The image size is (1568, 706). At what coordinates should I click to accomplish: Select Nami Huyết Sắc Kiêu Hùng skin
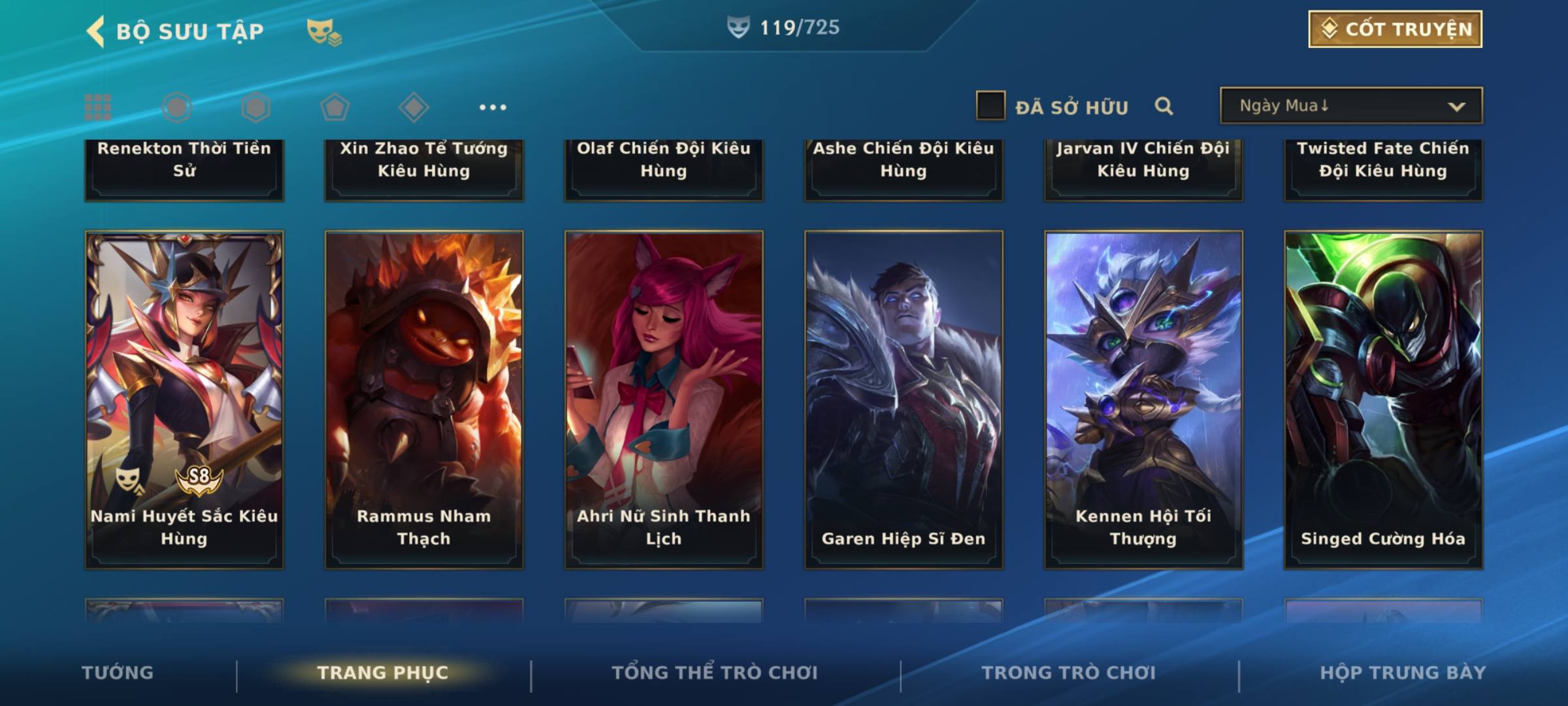[184, 399]
